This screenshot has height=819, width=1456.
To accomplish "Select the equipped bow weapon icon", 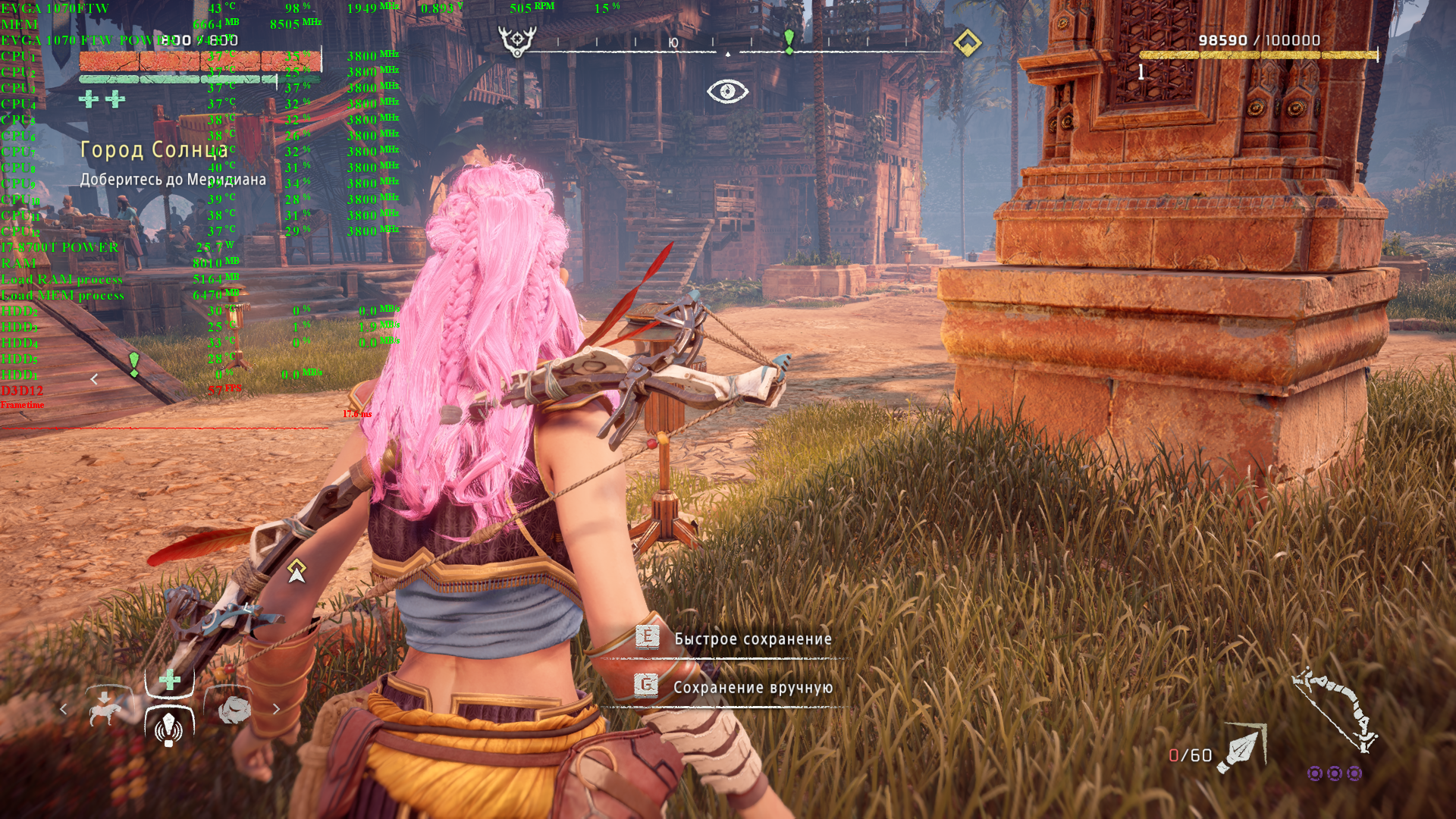I will tap(1335, 710).
